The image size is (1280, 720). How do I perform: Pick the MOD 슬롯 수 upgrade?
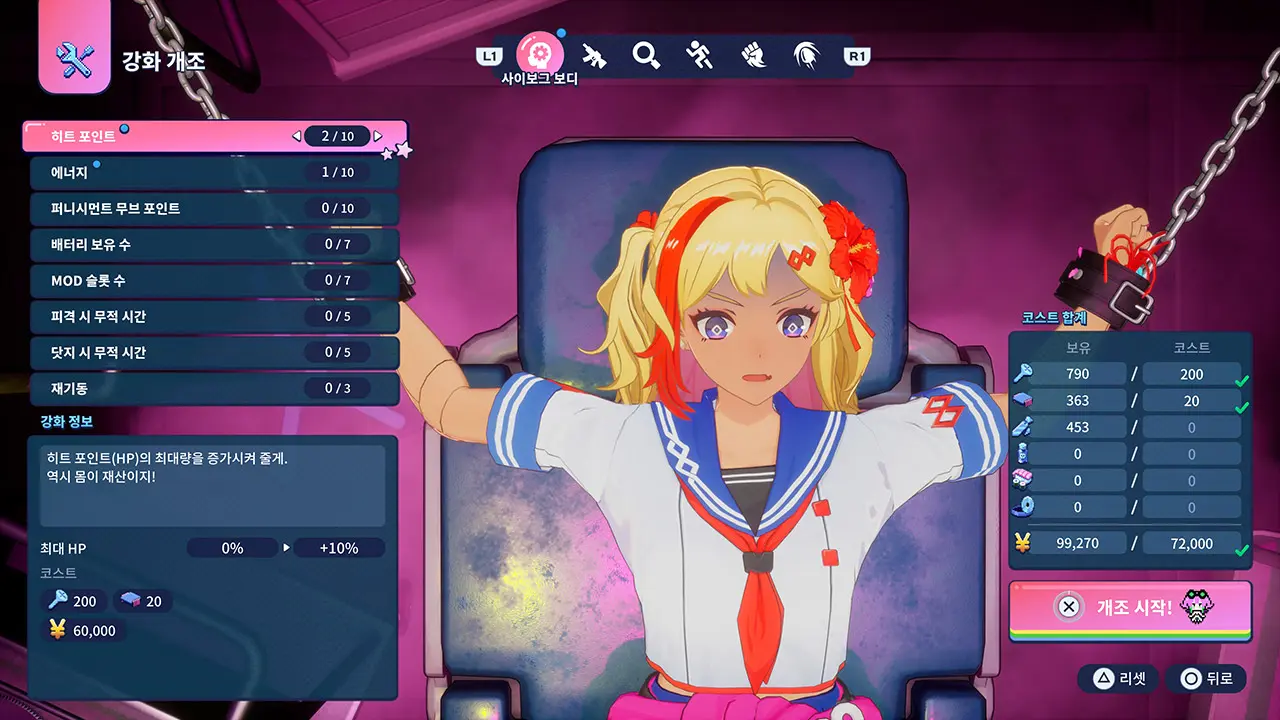(x=200, y=280)
